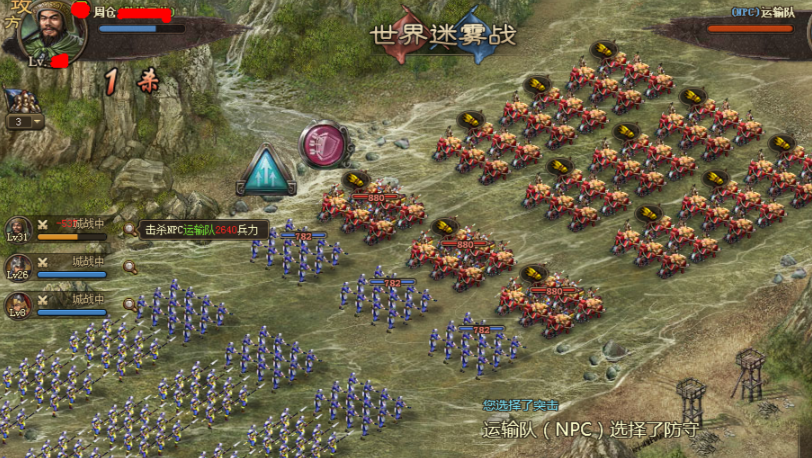Choose the pink shield defense tactic
Screen dimensions: 812x458
coord(323,145)
